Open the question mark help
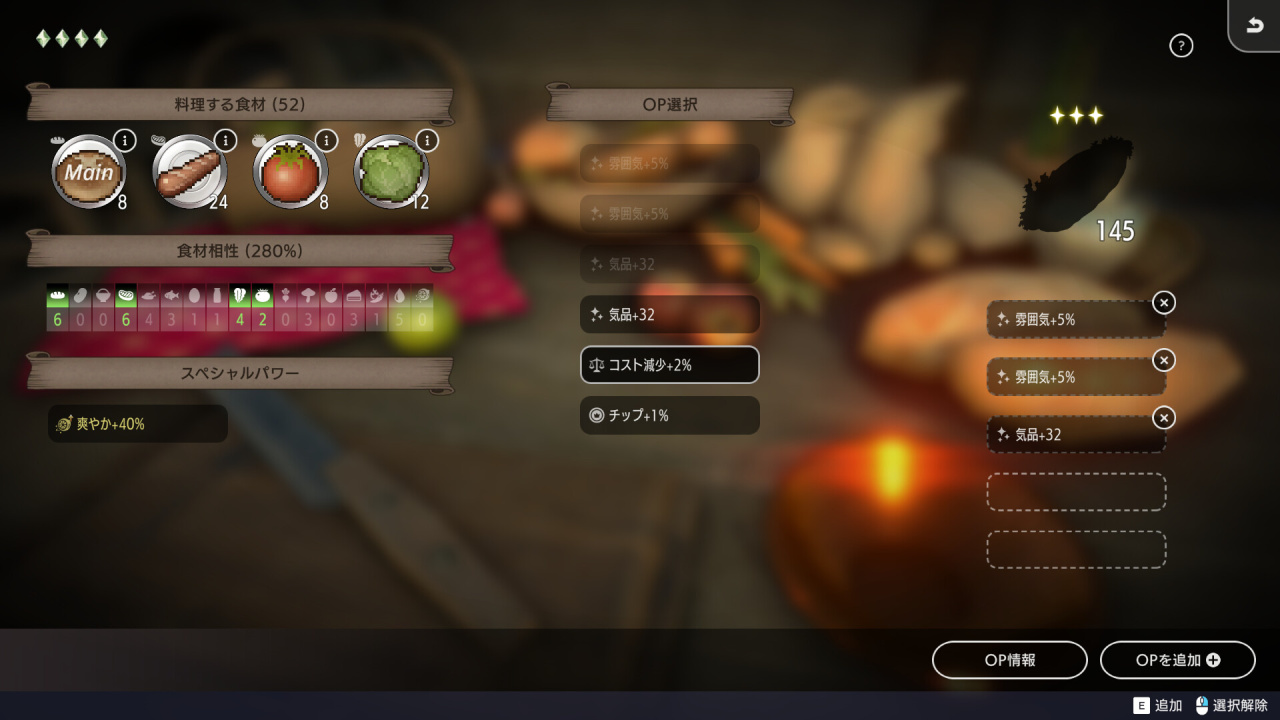 [1181, 45]
